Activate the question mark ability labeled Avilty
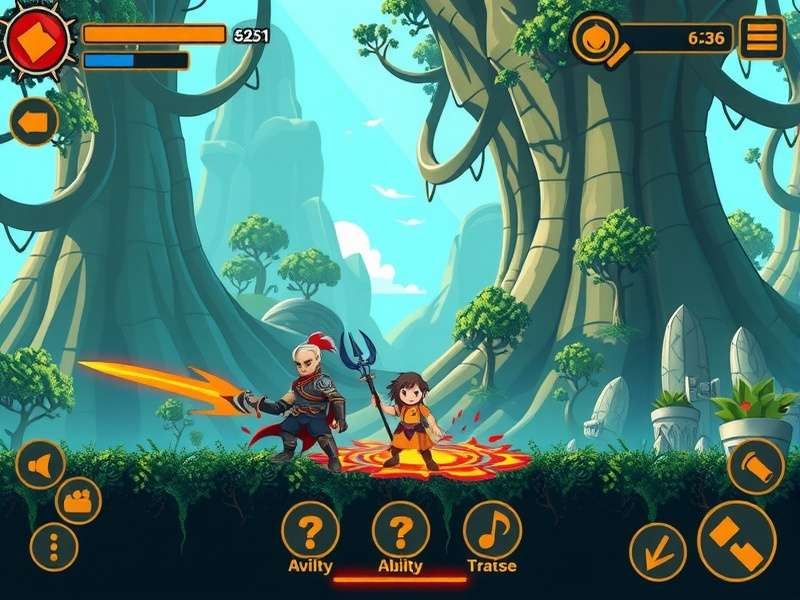This screenshot has width=800, height=600. (x=310, y=529)
